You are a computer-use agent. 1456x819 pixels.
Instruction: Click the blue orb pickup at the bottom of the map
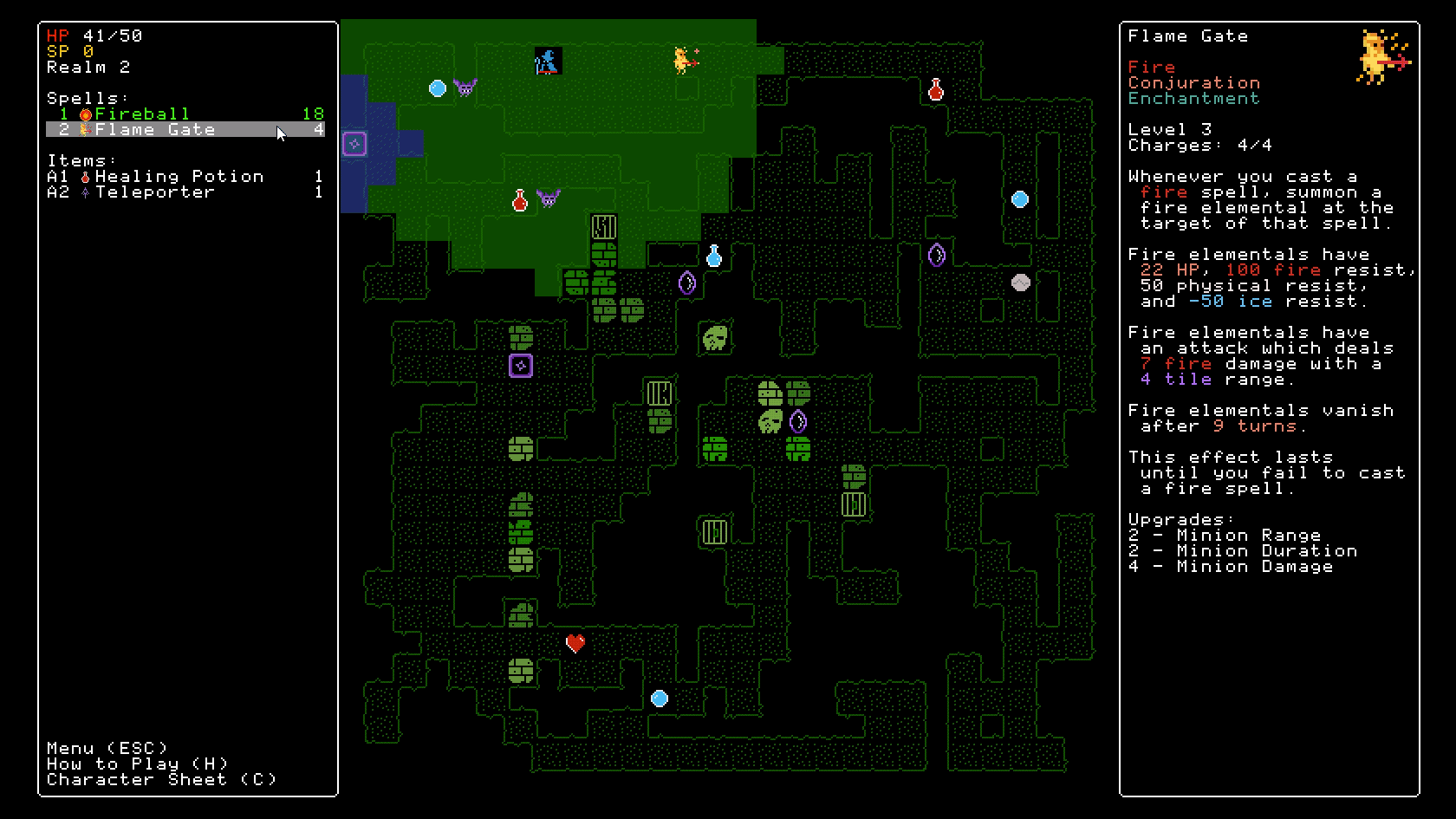(x=660, y=697)
